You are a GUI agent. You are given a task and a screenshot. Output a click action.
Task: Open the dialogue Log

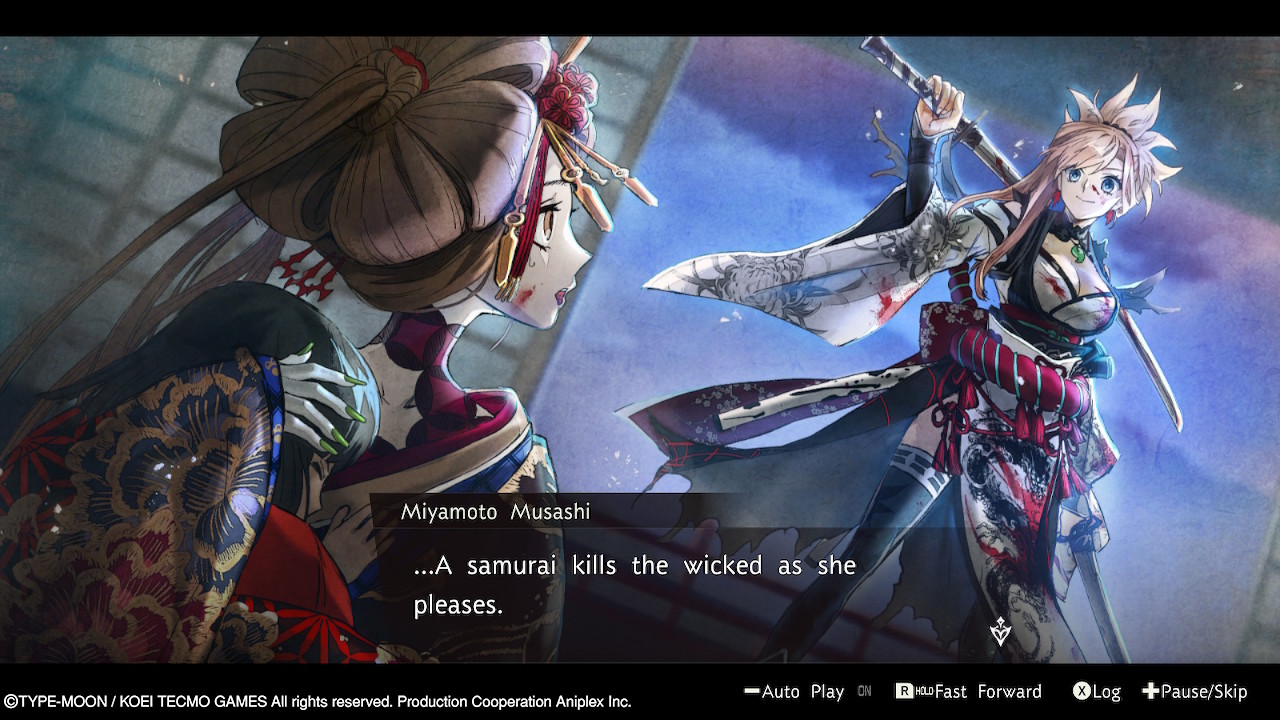(x=1097, y=692)
